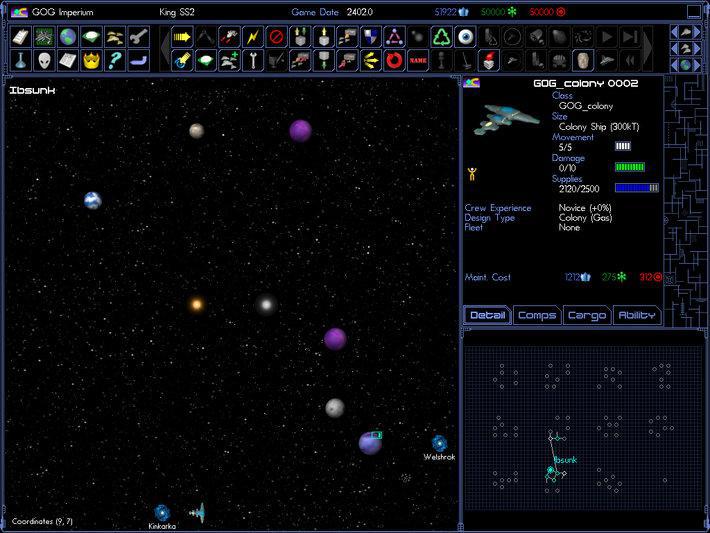
Task: Click the red circle-slash clear orders button
Action: [x=276, y=38]
